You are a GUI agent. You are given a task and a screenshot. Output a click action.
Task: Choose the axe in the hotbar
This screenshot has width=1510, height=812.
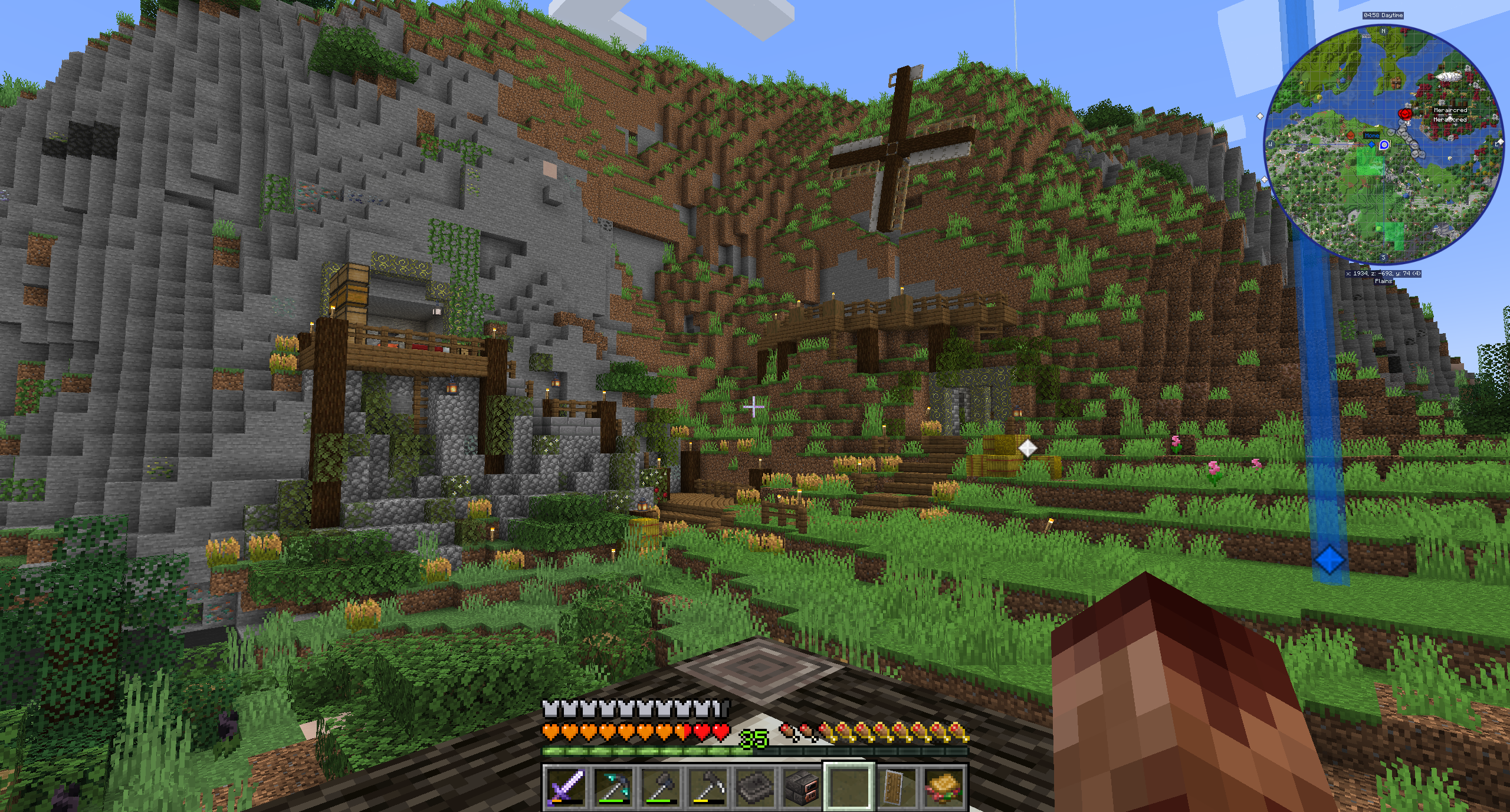(659, 787)
